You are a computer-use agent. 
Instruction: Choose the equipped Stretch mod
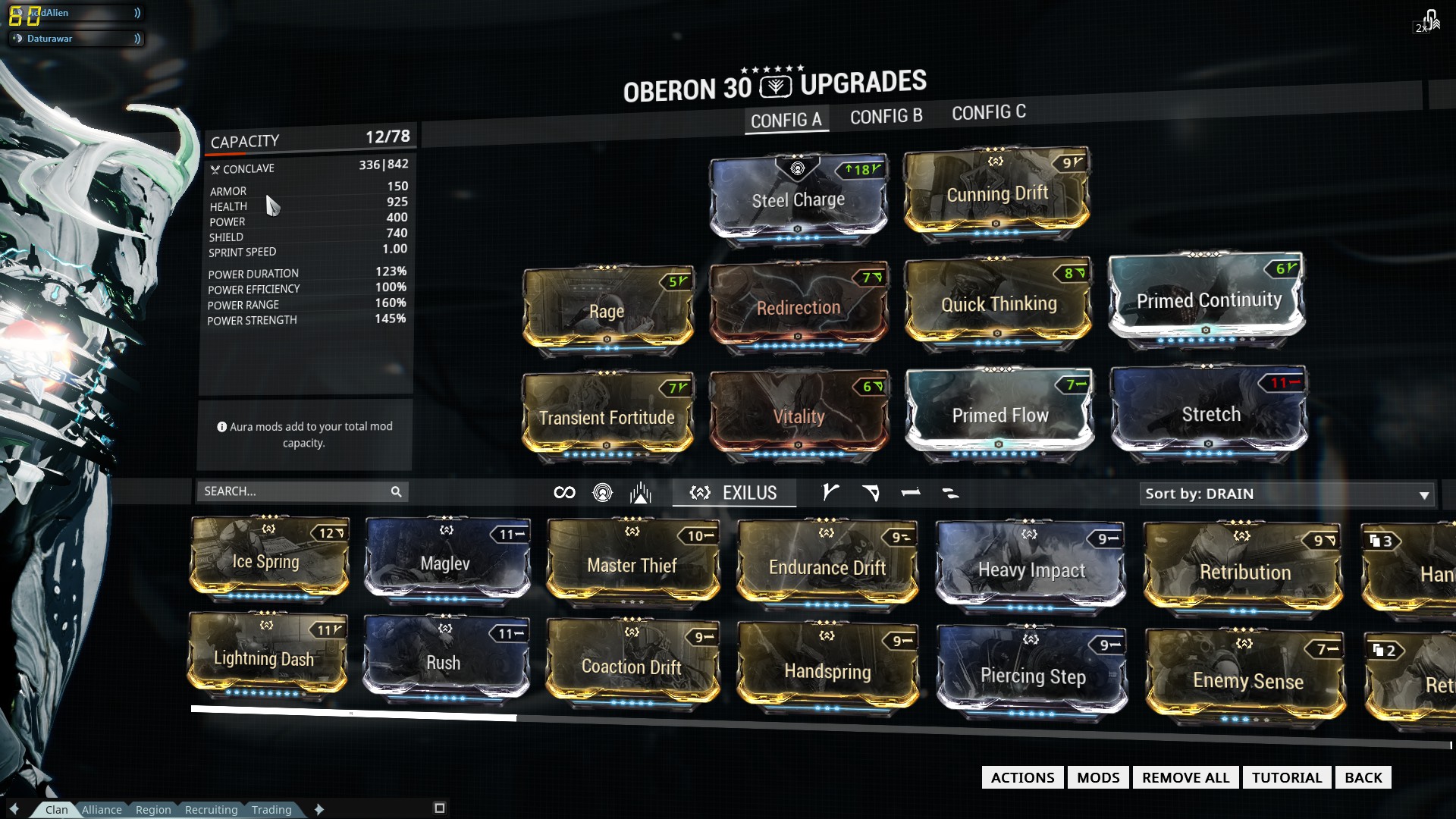pos(1210,415)
